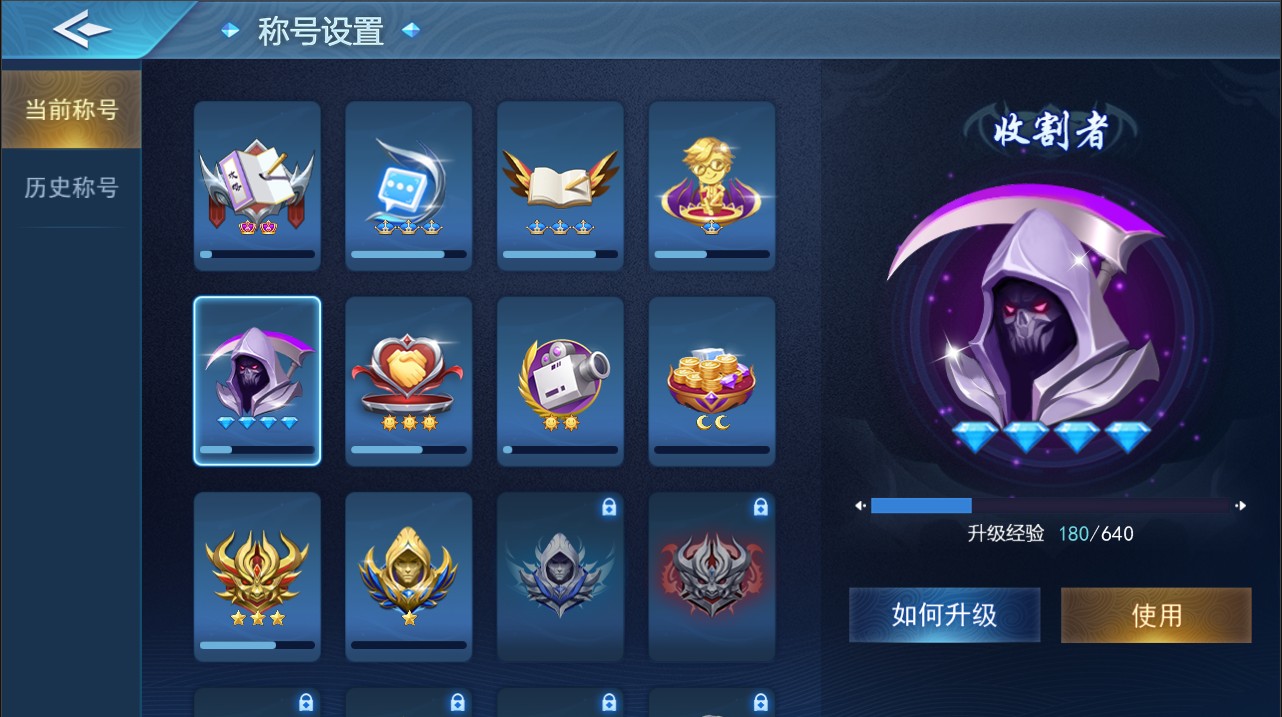
Task: Pick the gold coin bowl title card
Action: coord(712,381)
